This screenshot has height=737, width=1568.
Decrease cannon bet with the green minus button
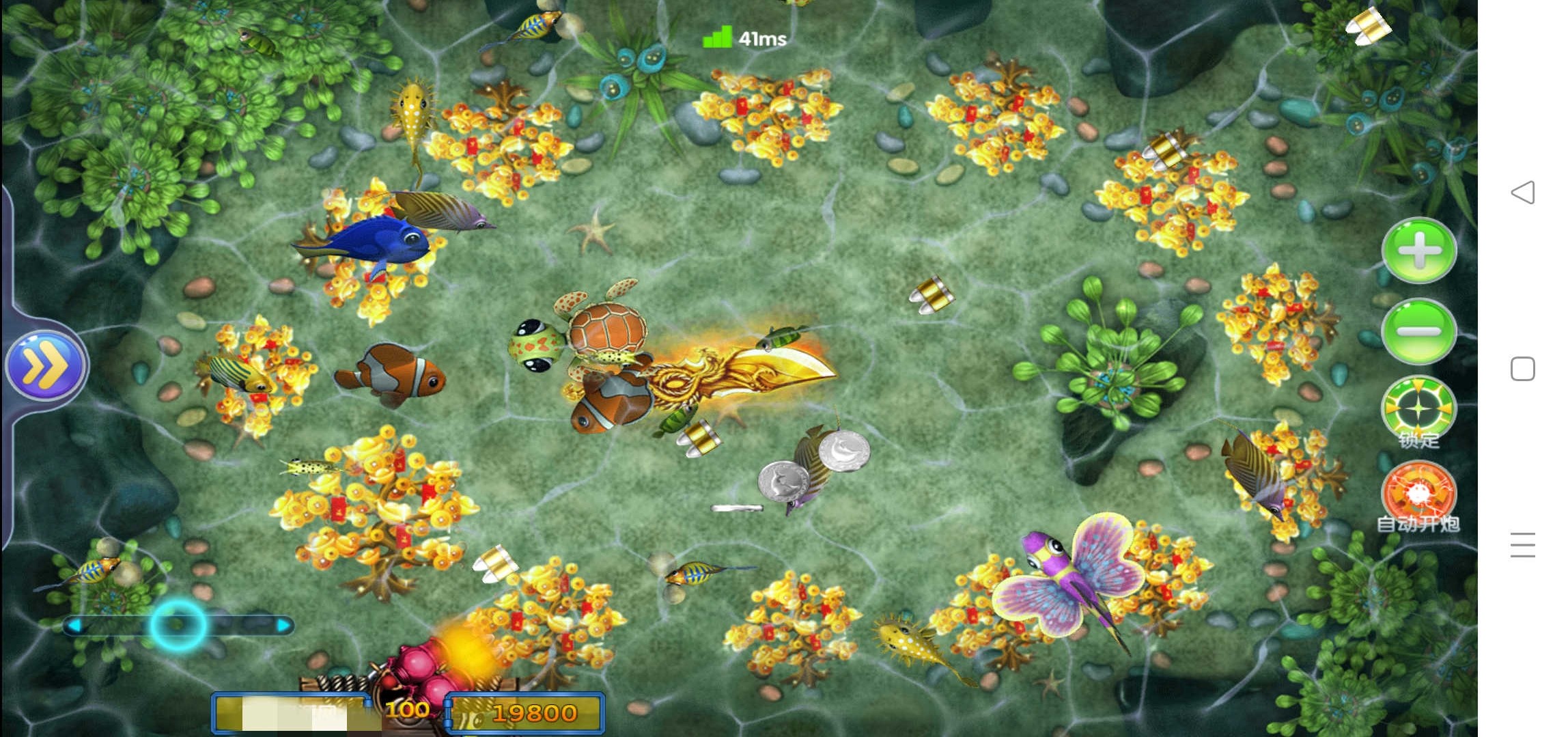[1418, 331]
